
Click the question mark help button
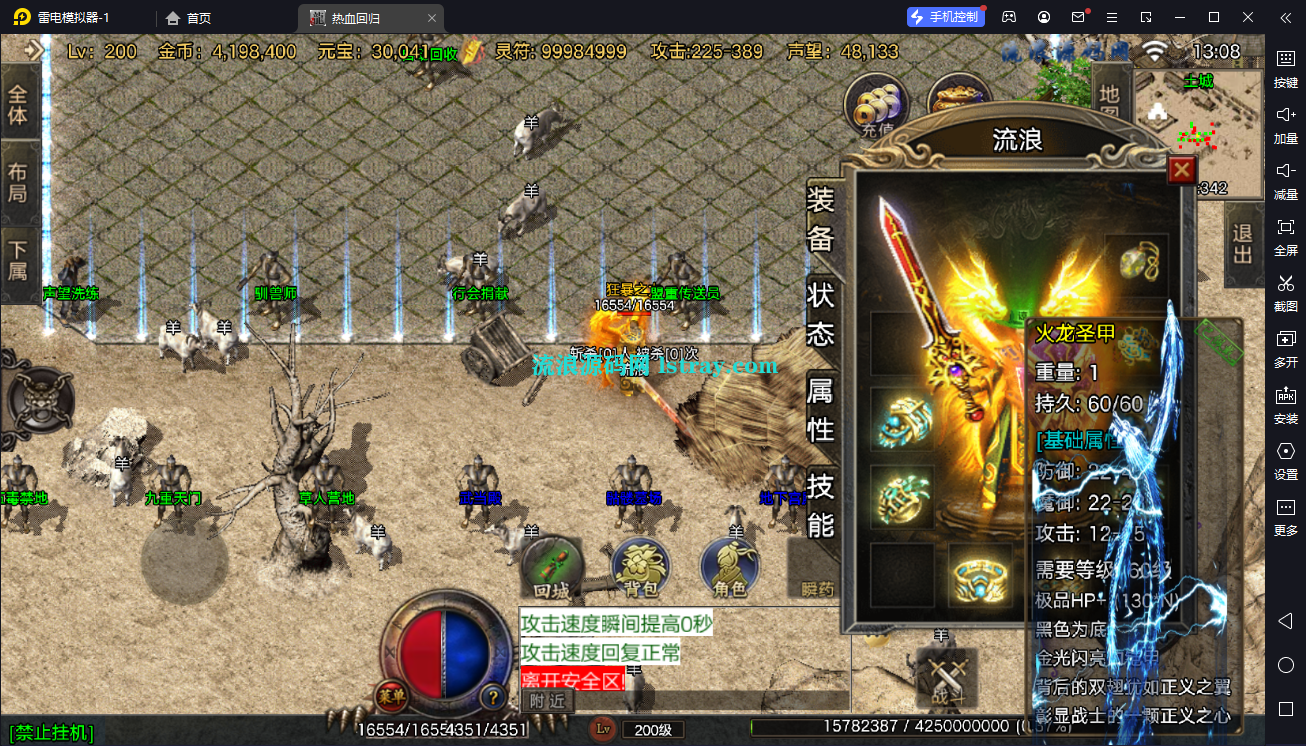click(x=492, y=696)
